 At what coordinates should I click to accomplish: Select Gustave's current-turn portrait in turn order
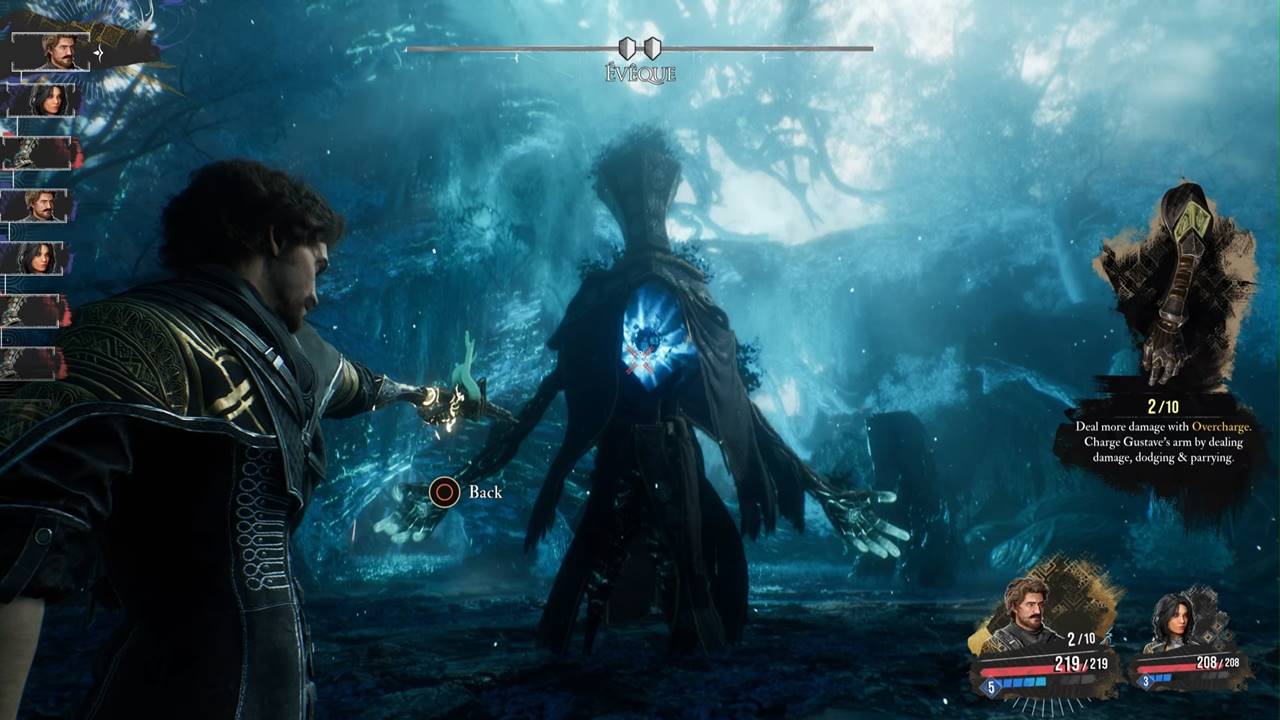(x=52, y=52)
